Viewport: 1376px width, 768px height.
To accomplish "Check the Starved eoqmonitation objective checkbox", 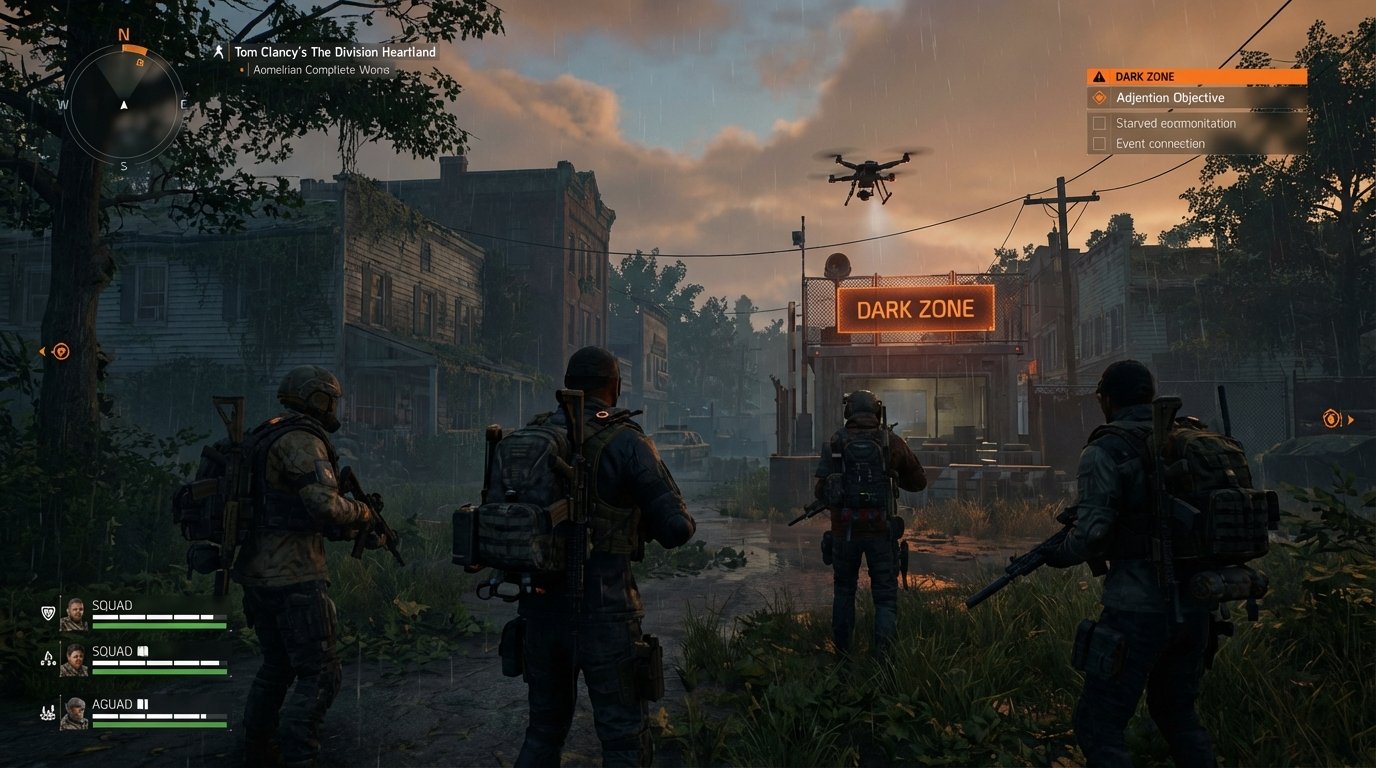I will click(1100, 122).
